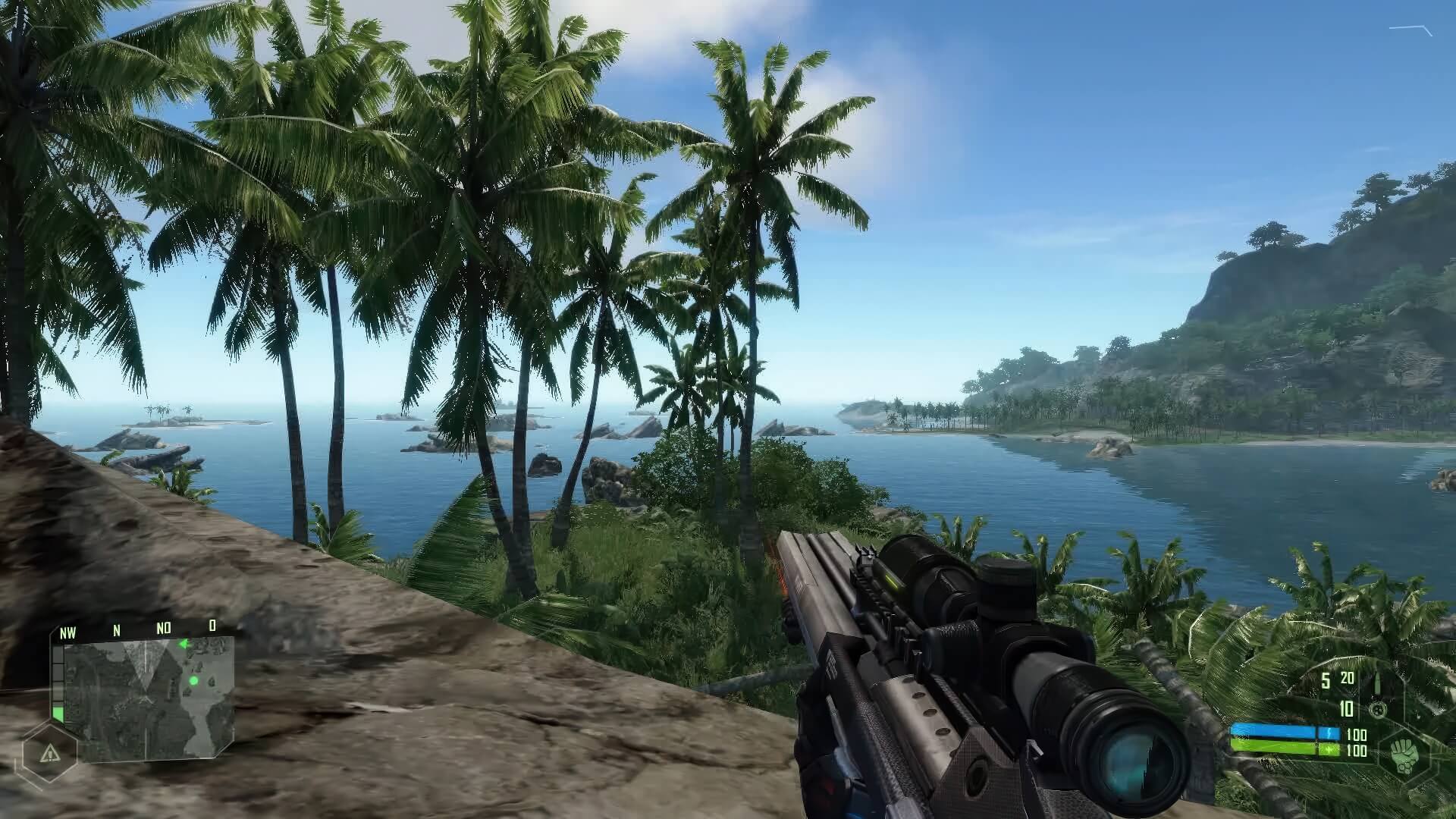This screenshot has width=1456, height=819.
Task: Click the warning triangle alert icon
Action: (51, 752)
